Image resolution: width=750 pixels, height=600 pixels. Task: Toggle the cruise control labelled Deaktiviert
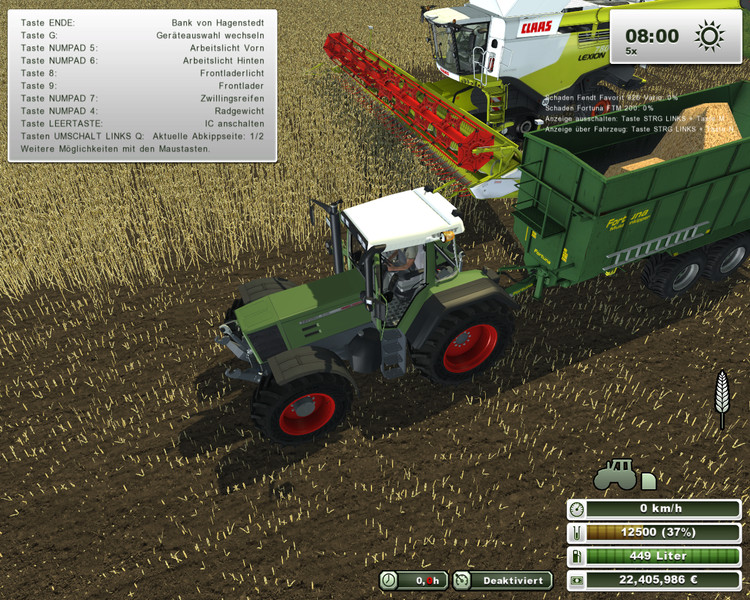(x=503, y=580)
